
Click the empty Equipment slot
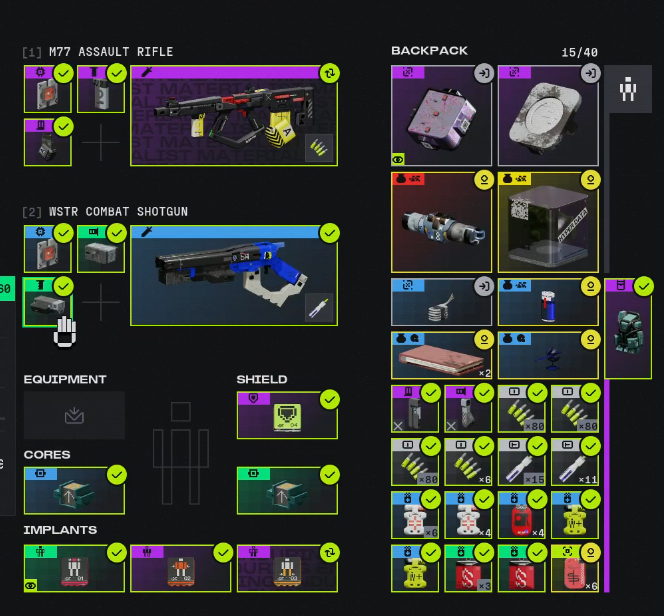pyautogui.click(x=74, y=415)
